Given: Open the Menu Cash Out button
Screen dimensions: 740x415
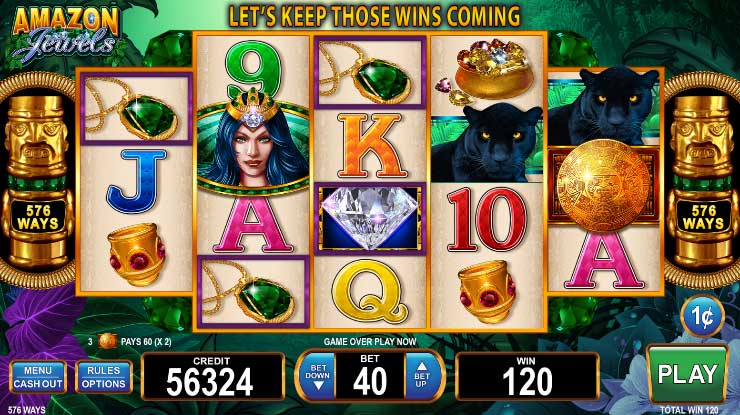Looking at the screenshot, I should (38, 376).
